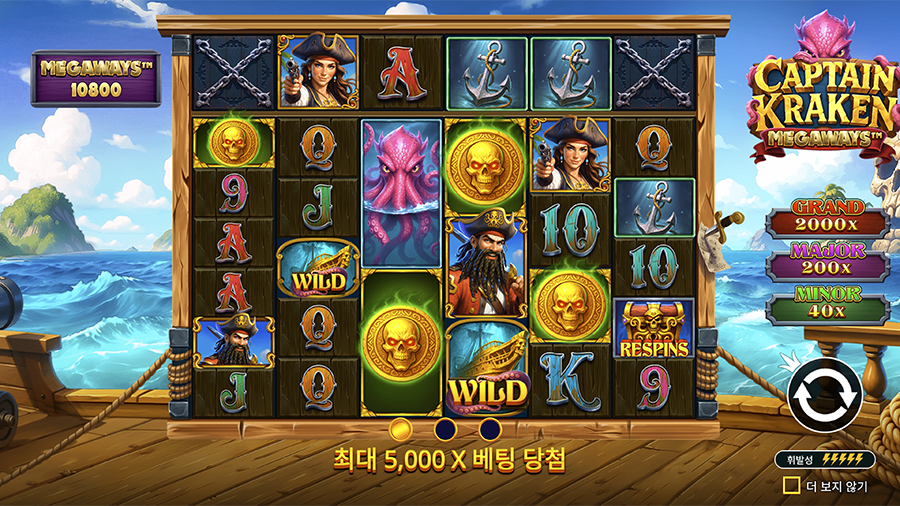Select the gold active page indicator dot

(x=401, y=429)
